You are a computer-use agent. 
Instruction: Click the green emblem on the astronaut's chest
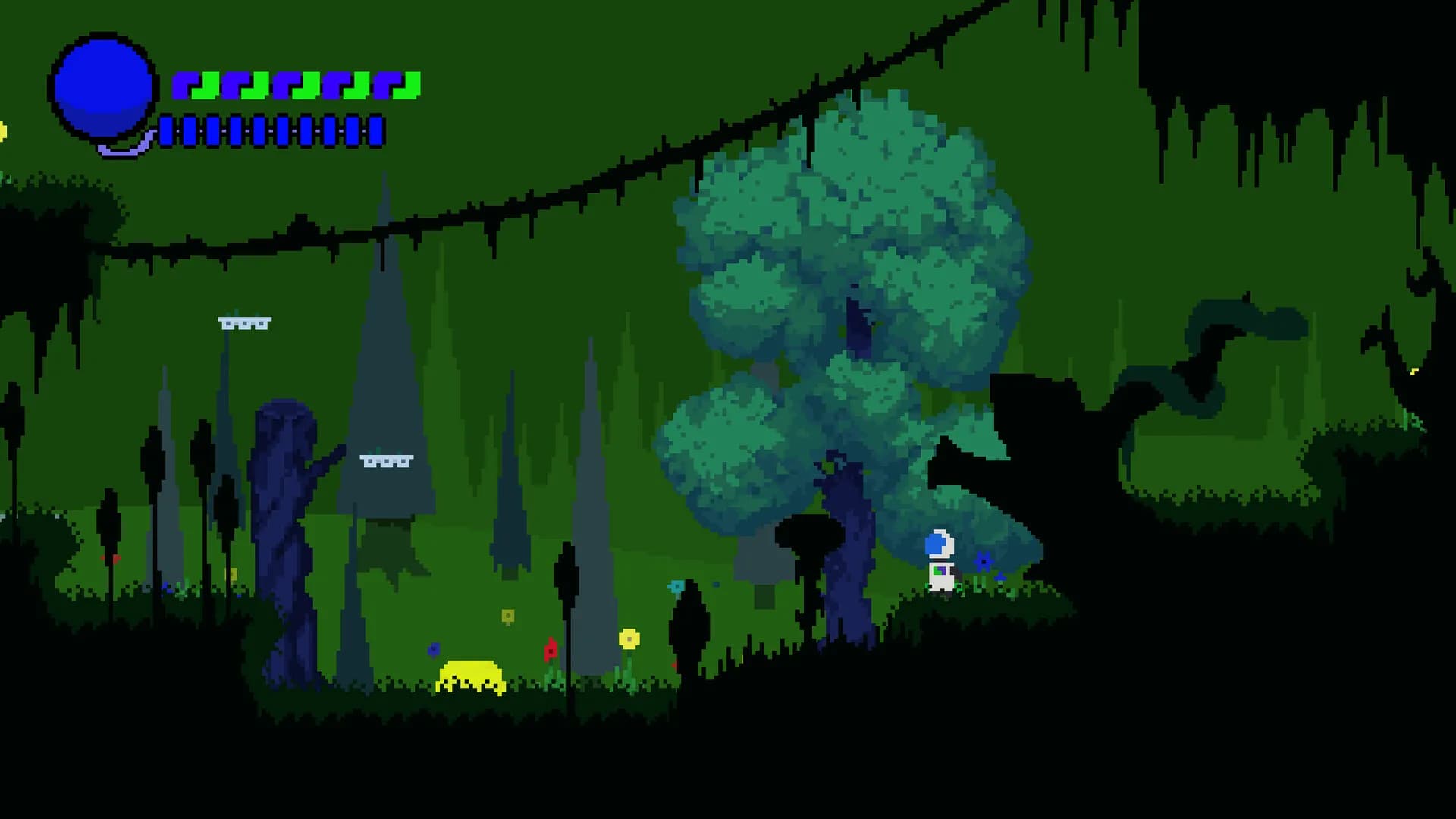tap(937, 571)
